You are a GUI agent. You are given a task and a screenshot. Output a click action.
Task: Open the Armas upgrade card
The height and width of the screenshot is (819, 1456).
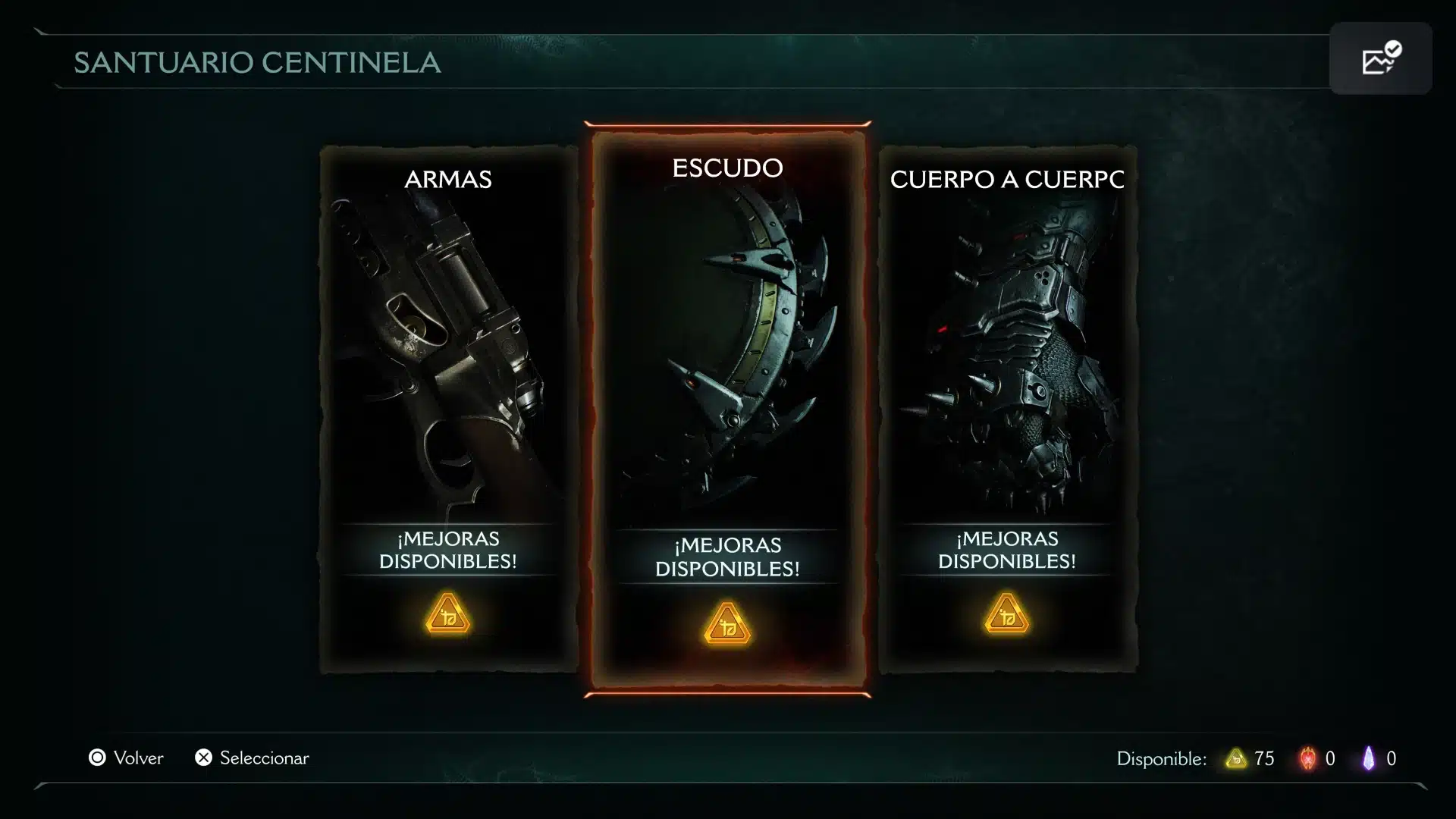click(x=448, y=409)
